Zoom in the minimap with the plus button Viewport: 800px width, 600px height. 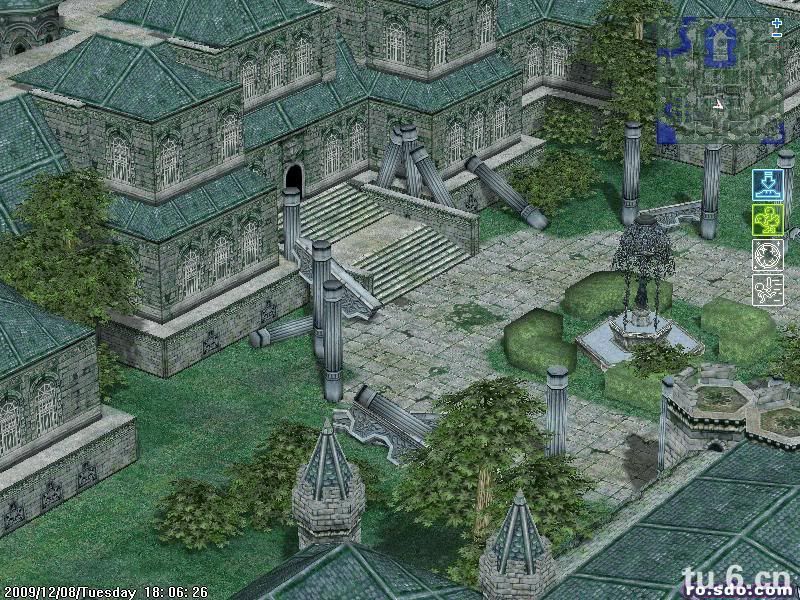coord(777,22)
